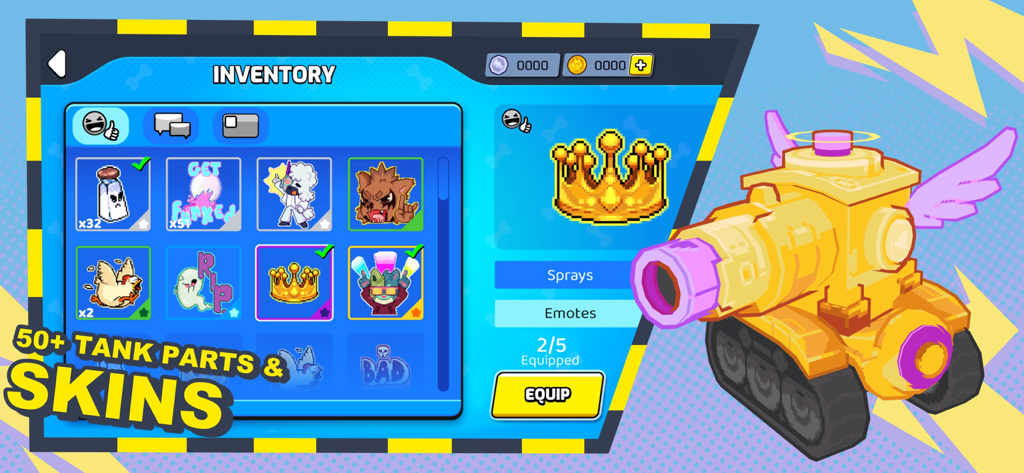This screenshot has height=473, width=1024.
Task: Pick the vampire with goggles item
Action: pos(385,283)
